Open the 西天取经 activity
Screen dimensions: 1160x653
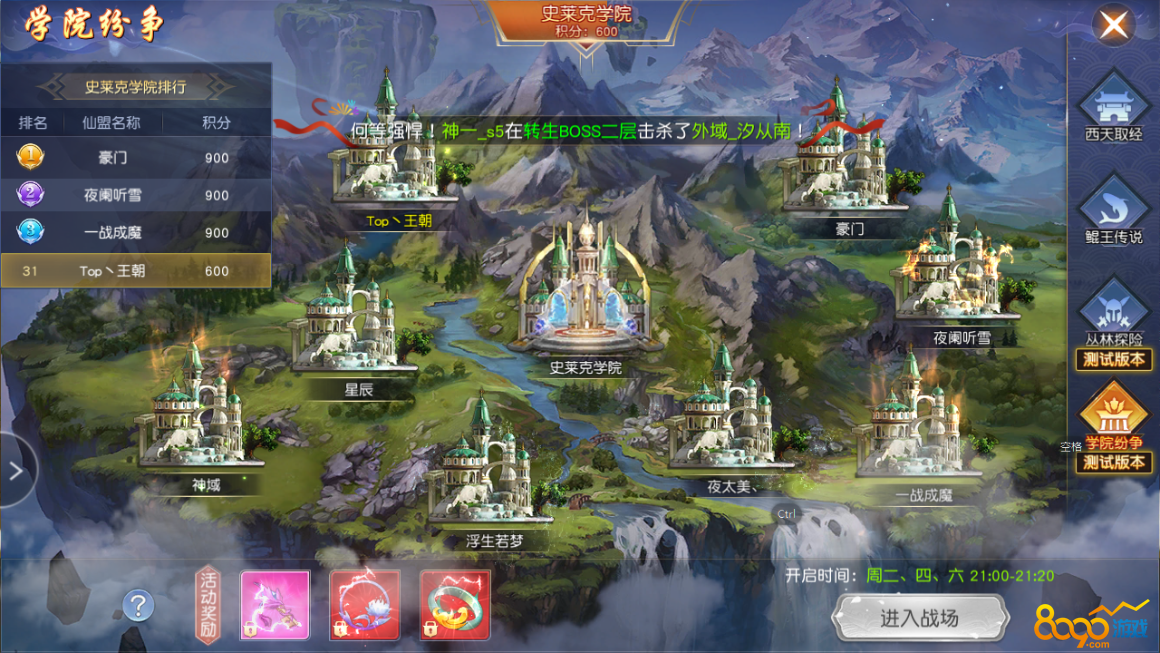(1113, 106)
